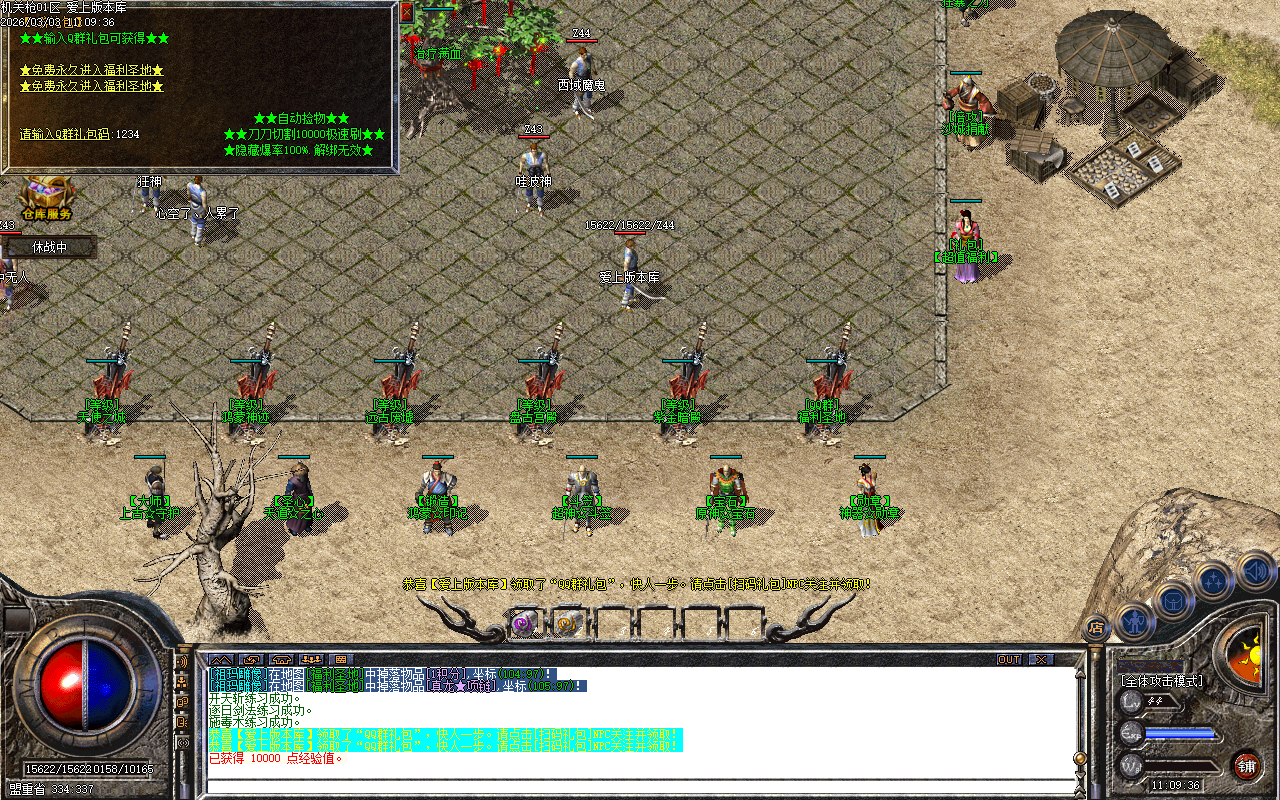Screen dimensions: 1280x800
Task: Click the grid icon at the chat toolbar's right end
Action: (341, 659)
